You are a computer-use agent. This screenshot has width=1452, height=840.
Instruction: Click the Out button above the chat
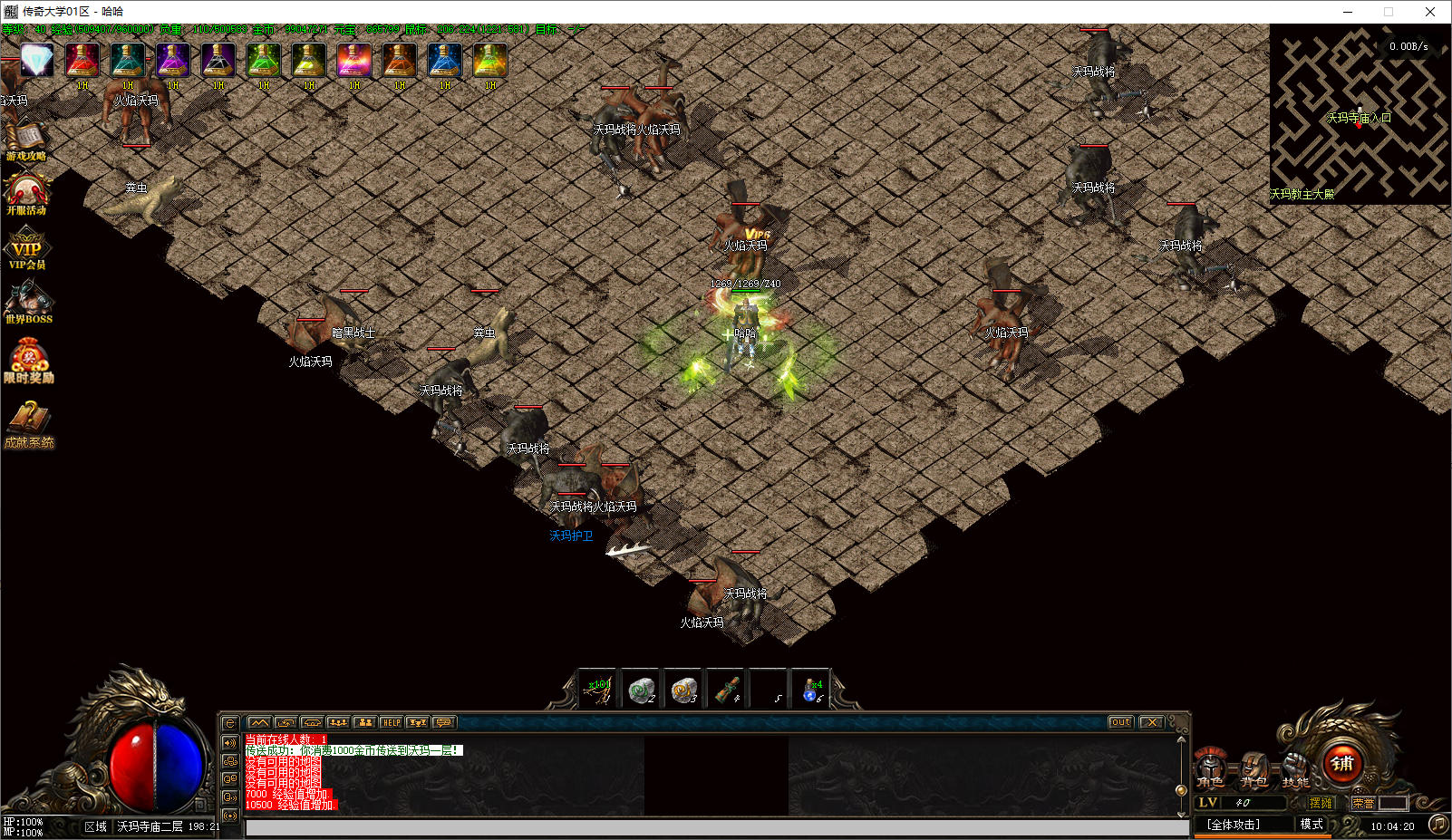click(1120, 722)
